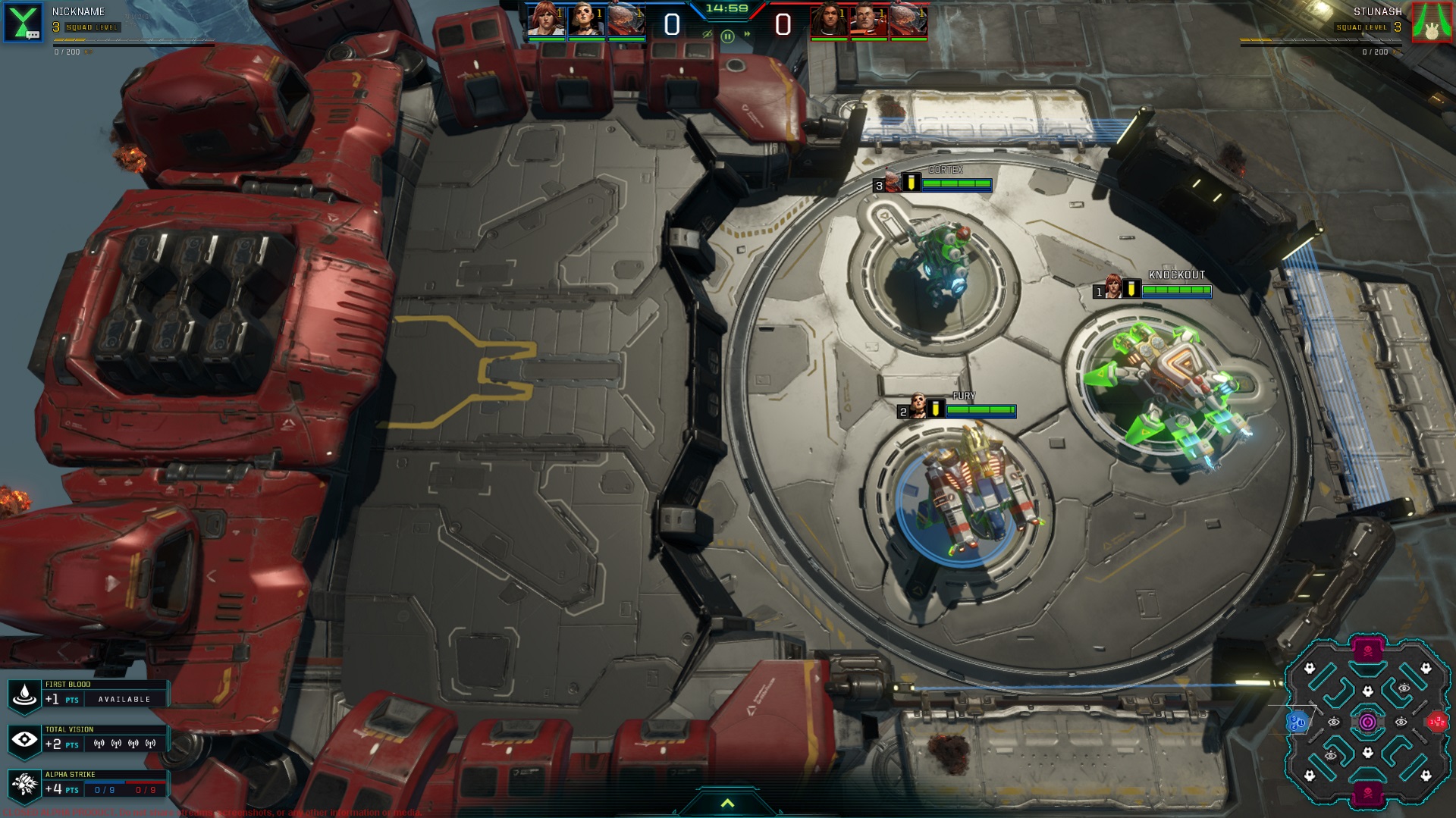Show the Alpha Strike objective
This screenshot has width=1456, height=818.
click(x=24, y=785)
